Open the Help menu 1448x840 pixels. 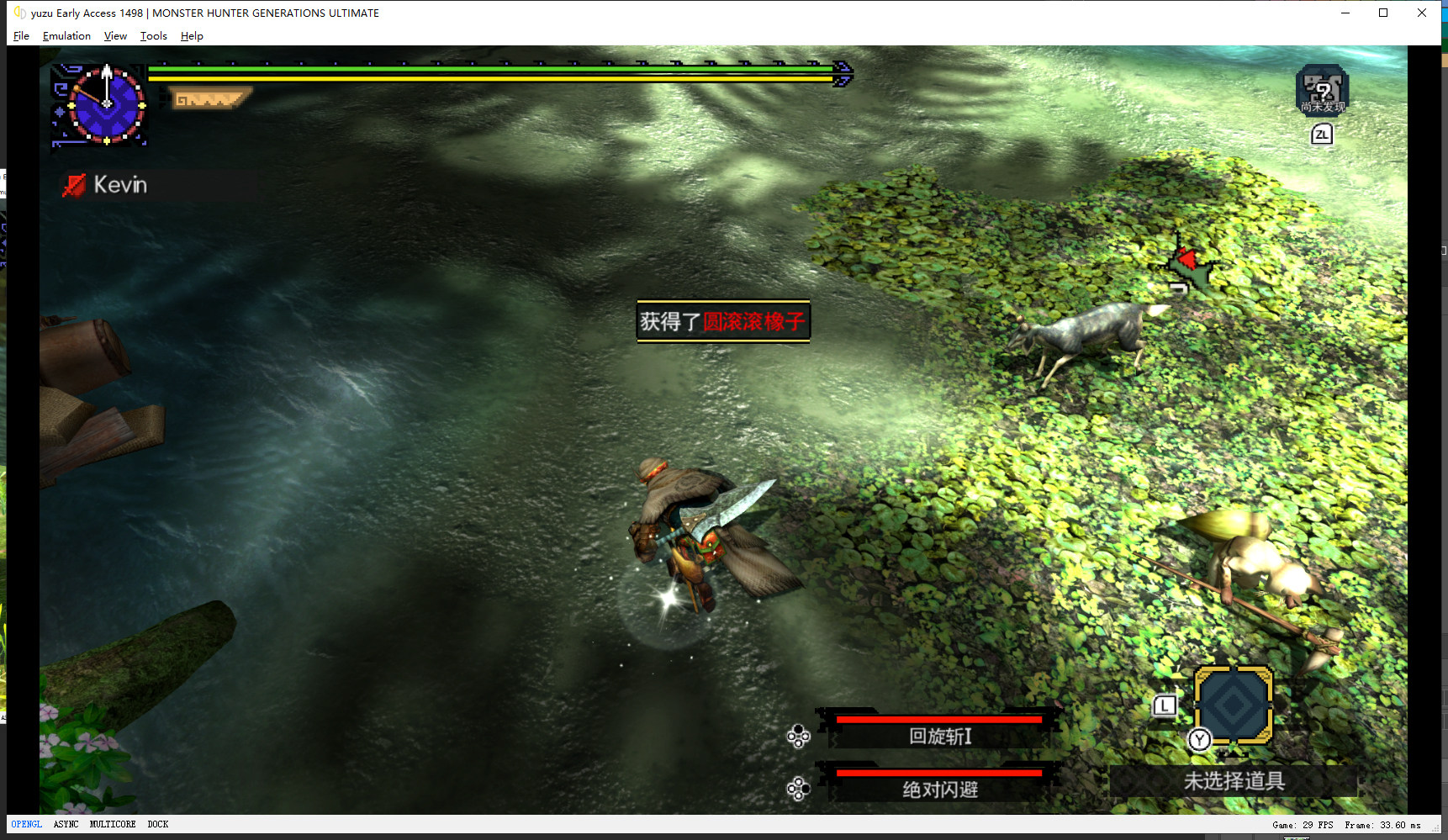[x=192, y=36]
